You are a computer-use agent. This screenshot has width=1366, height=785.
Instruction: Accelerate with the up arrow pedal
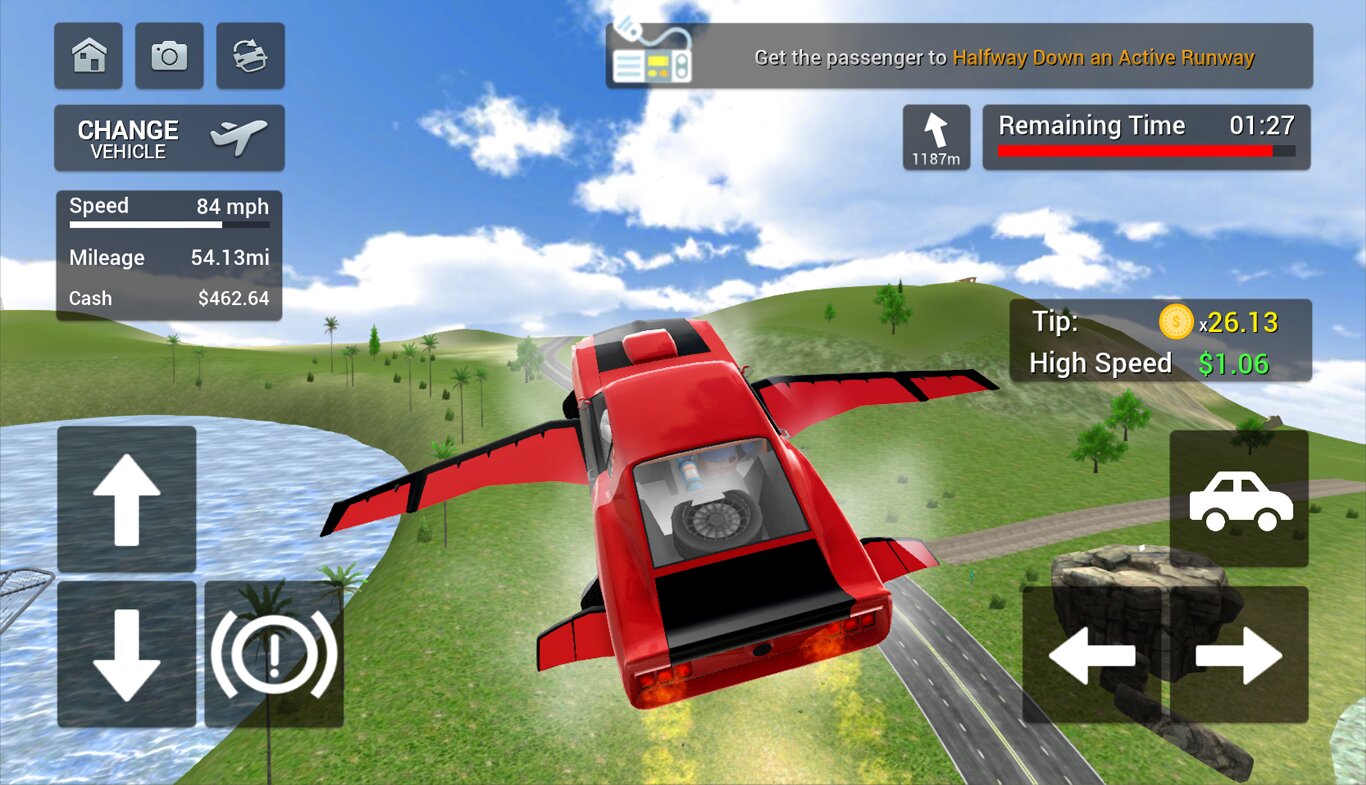[126, 499]
